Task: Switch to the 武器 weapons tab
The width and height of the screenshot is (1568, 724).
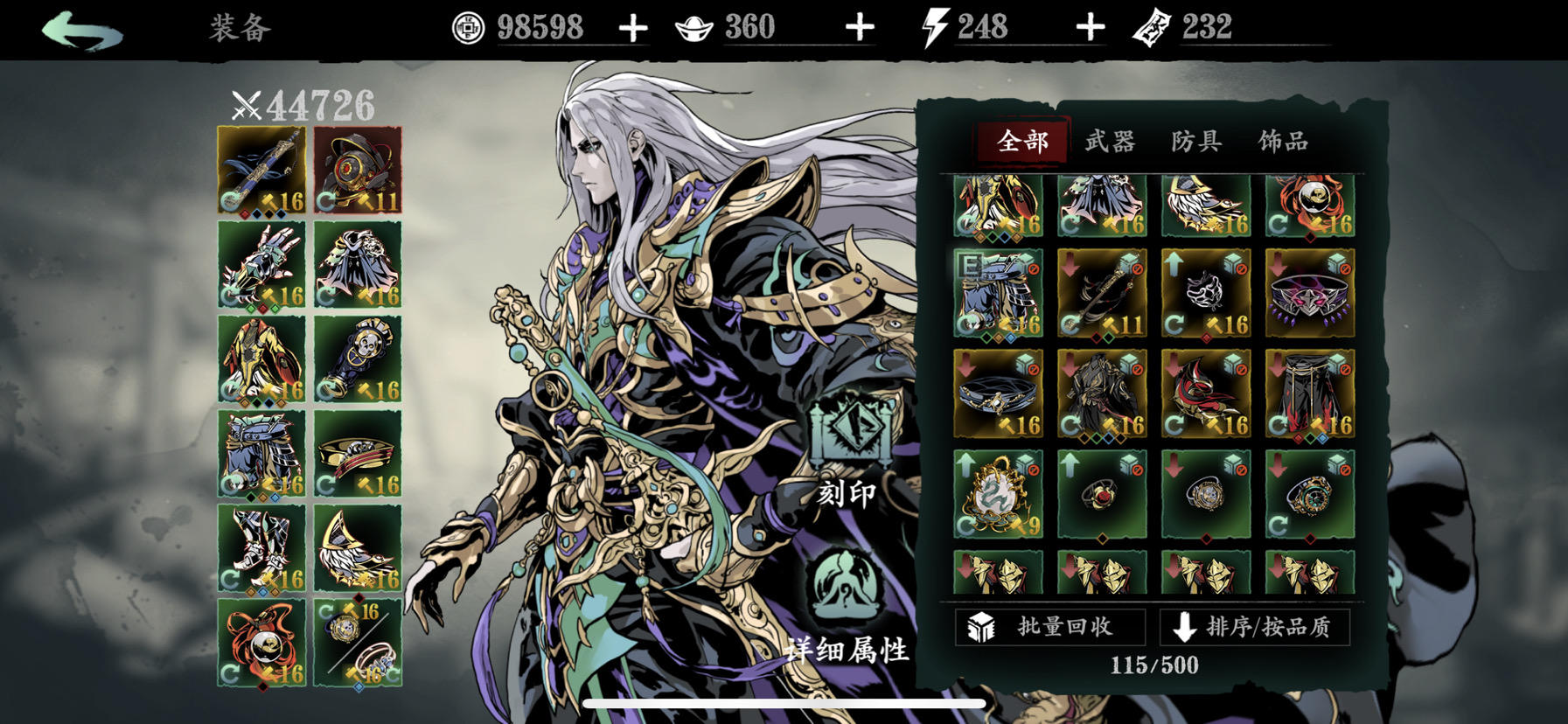Action: [1111, 140]
